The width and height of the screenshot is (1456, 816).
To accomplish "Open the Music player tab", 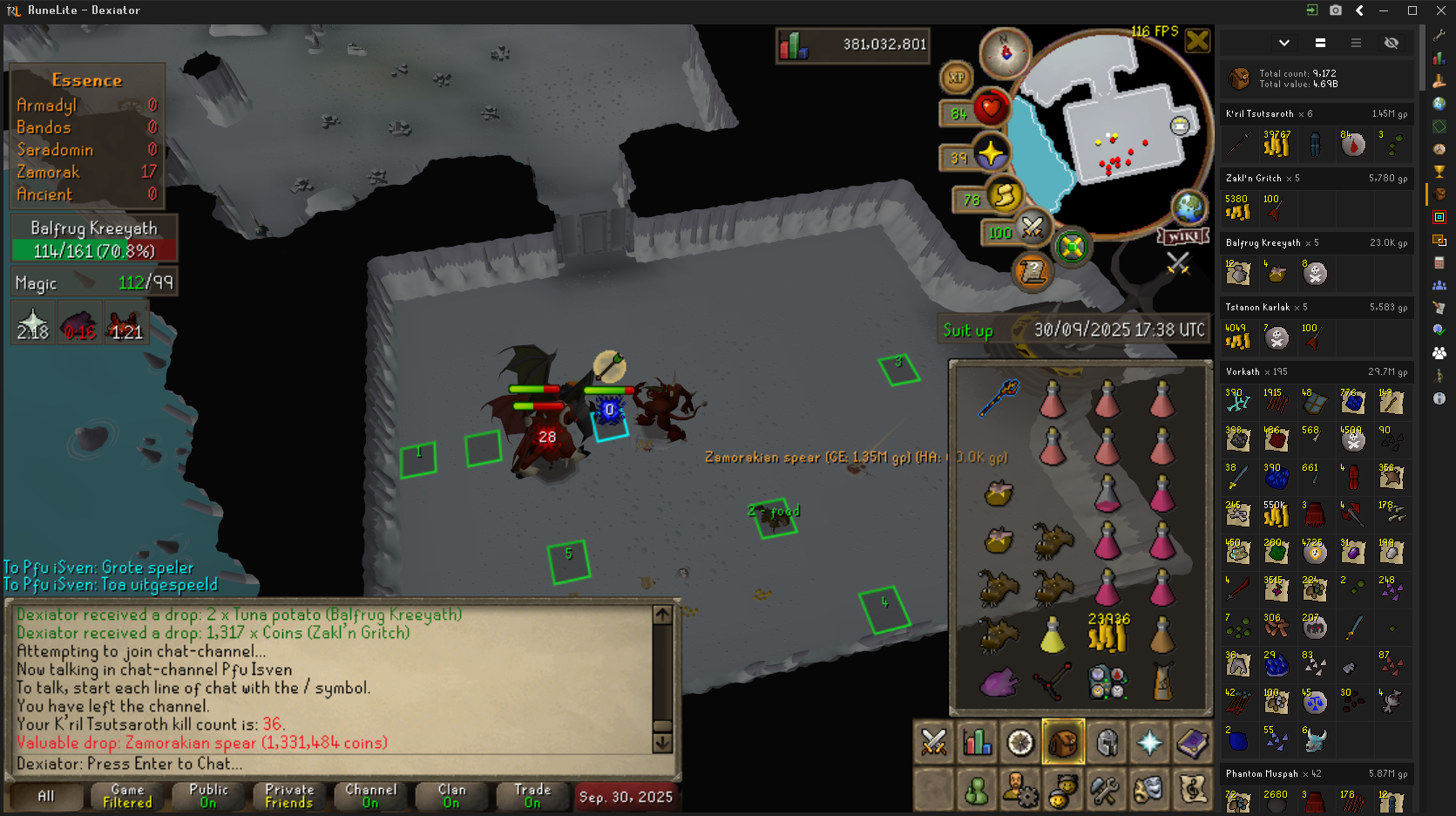I will [x=1192, y=791].
